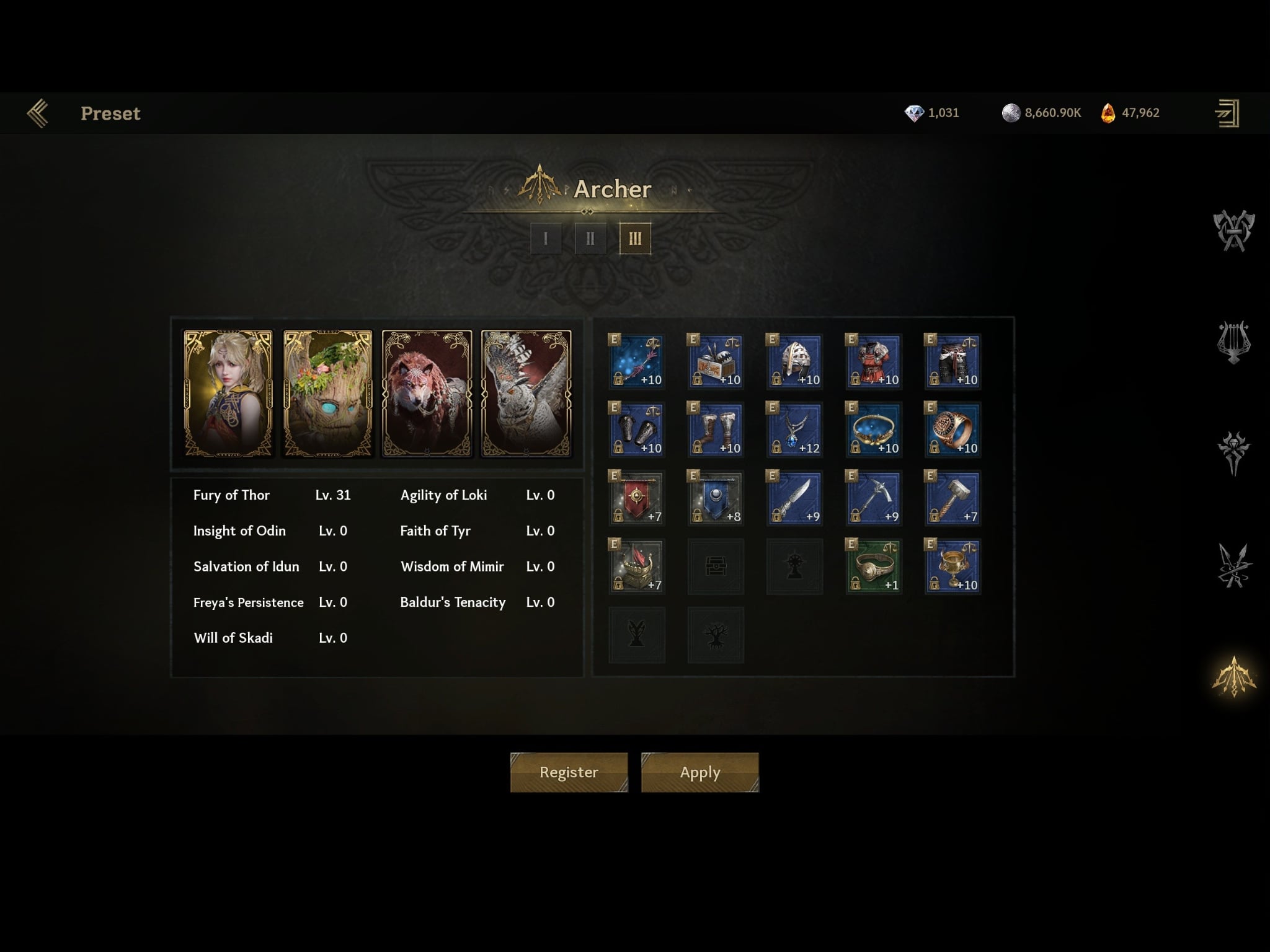This screenshot has width=1270, height=952.
Task: Open the top-right exit menu icon
Action: coord(1227,113)
